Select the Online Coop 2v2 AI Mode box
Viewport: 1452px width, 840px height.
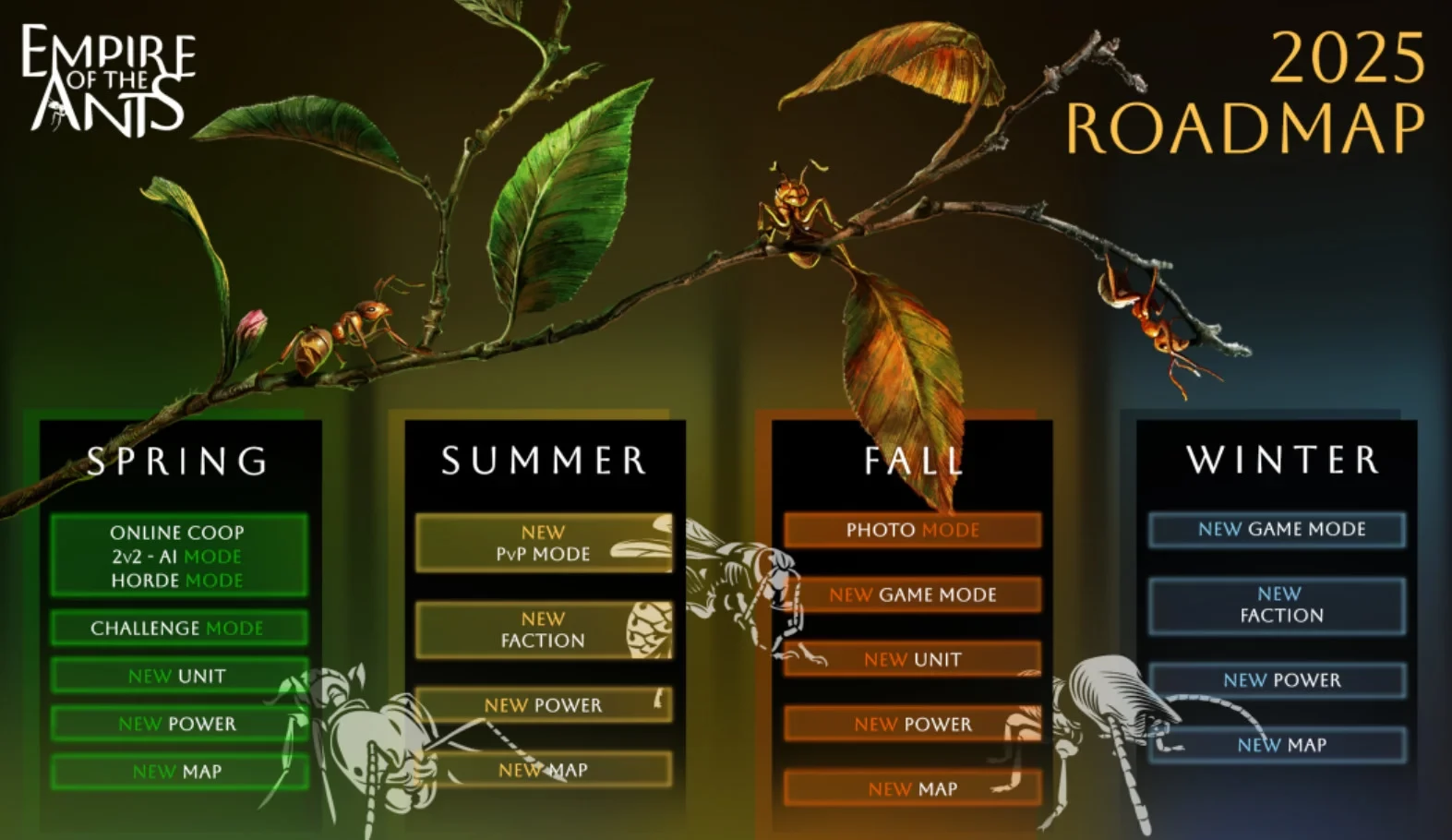pos(177,556)
